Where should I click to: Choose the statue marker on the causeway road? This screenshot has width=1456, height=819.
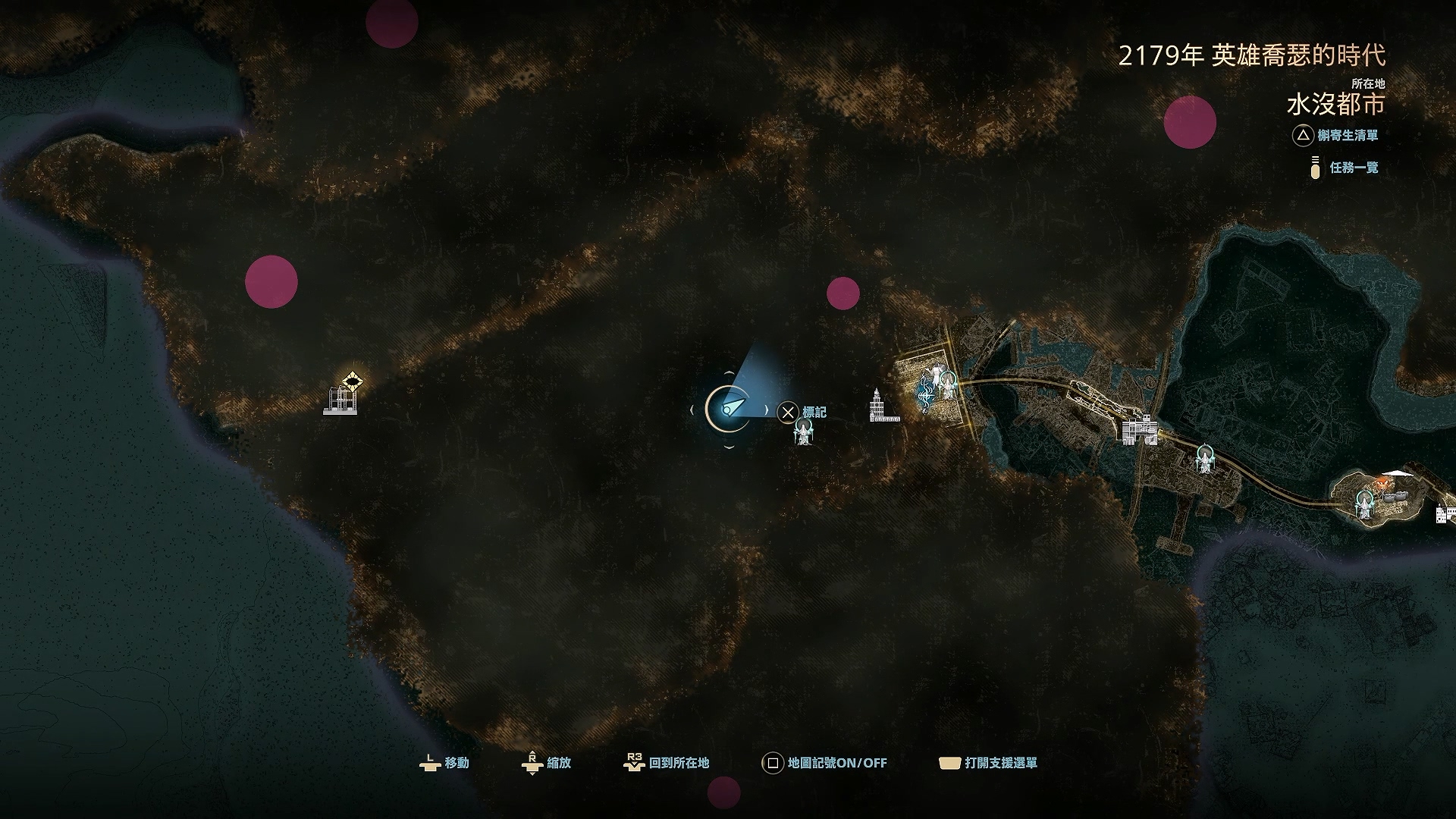[1203, 459]
